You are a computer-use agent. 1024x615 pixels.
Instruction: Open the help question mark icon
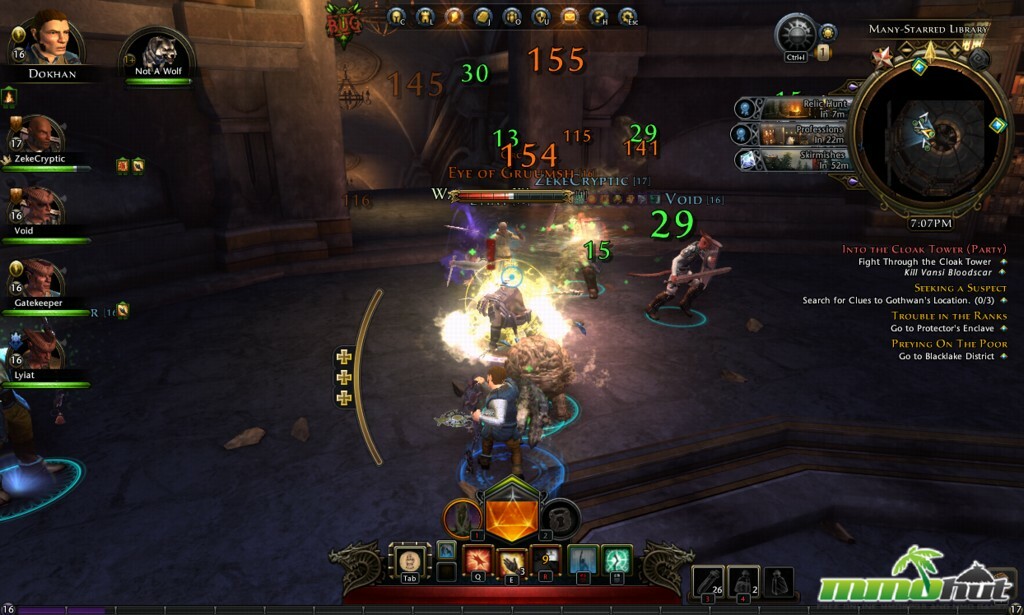coord(599,17)
